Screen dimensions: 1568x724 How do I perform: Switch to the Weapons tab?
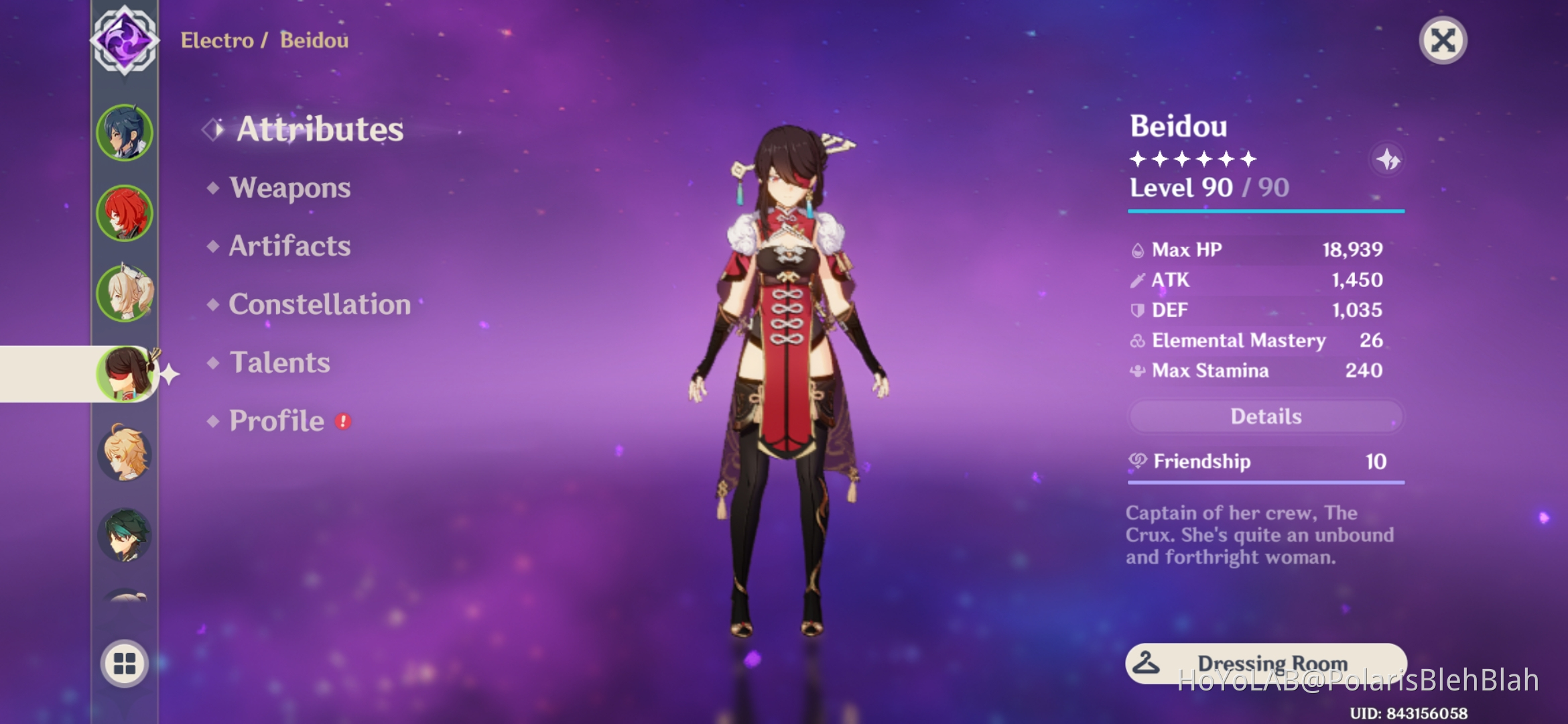click(x=289, y=188)
